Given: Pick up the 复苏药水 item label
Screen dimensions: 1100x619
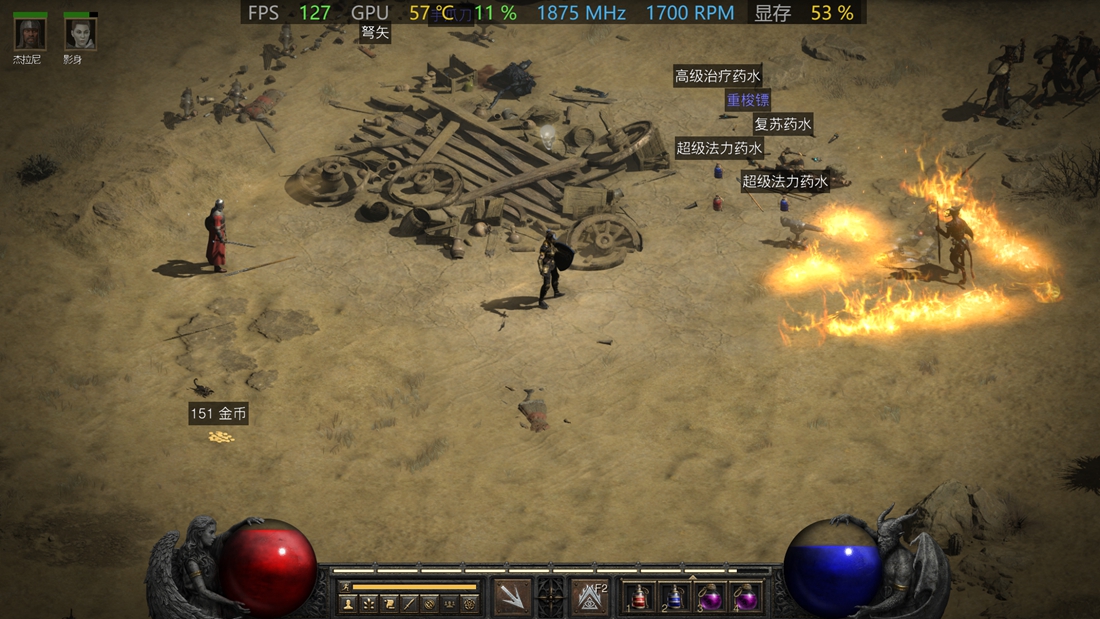Looking at the screenshot, I should [x=782, y=125].
